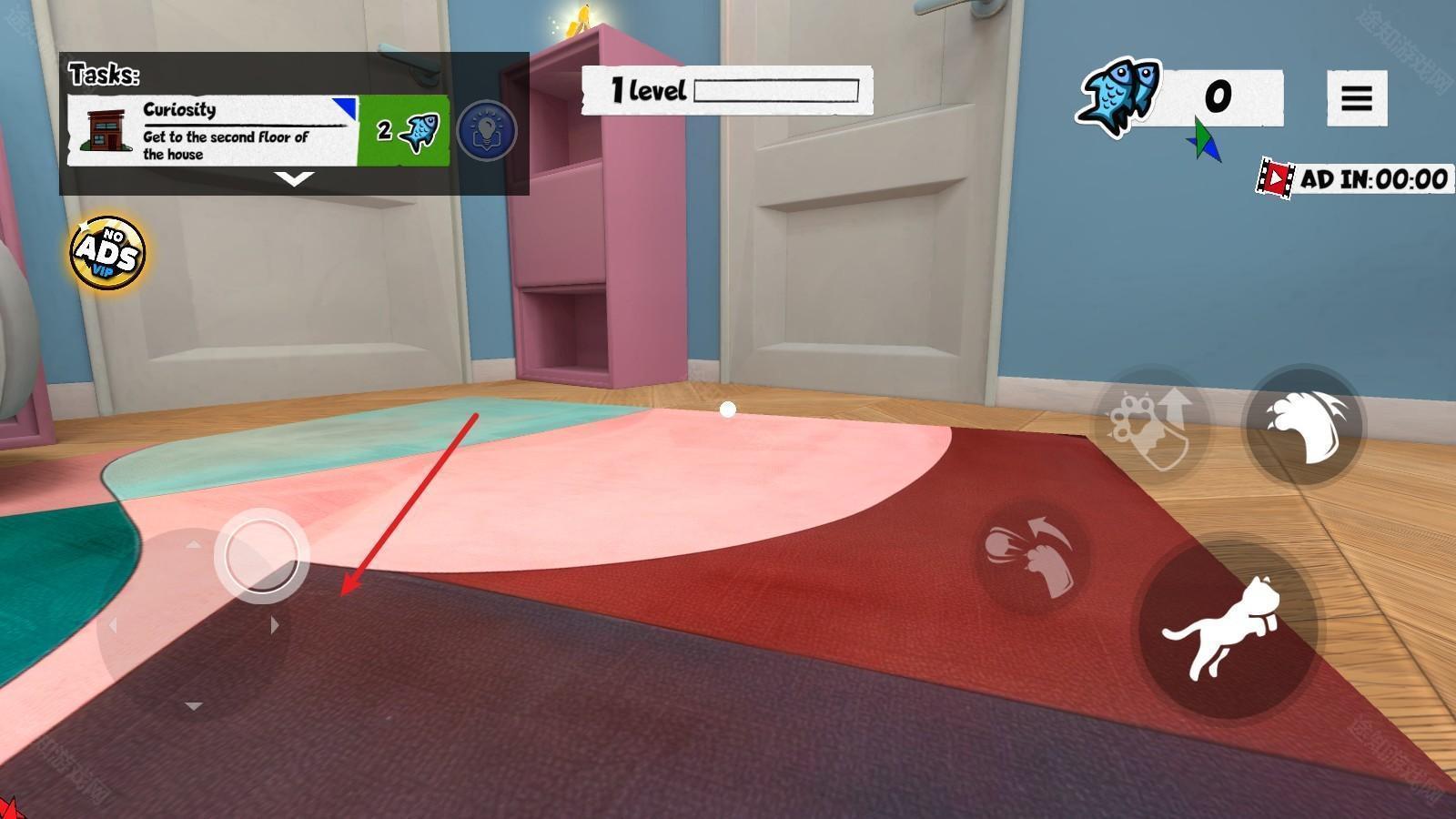Tap the virtual joystick thumb knob
The width and height of the screenshot is (1456, 819).
click(x=261, y=555)
